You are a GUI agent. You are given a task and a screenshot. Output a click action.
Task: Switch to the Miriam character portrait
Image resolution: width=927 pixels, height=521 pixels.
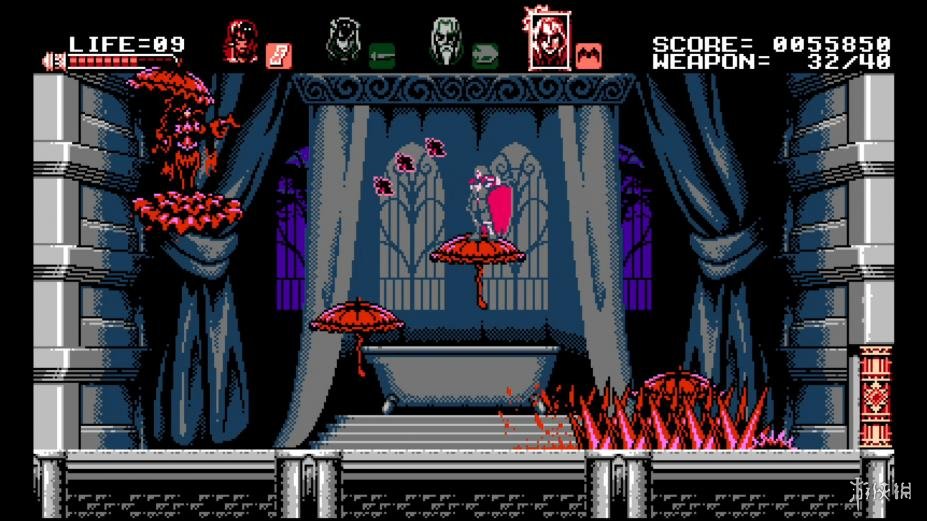(x=343, y=41)
